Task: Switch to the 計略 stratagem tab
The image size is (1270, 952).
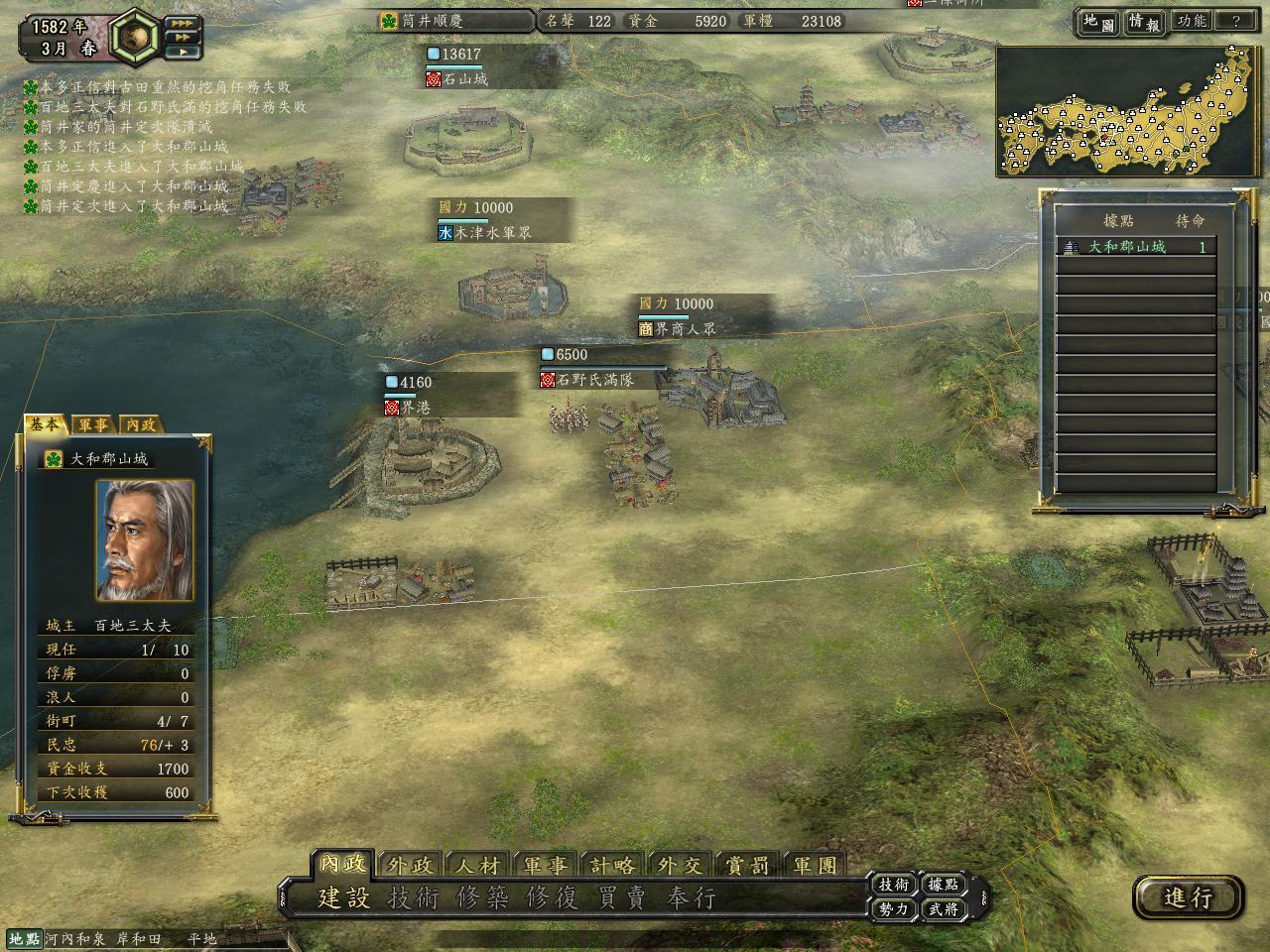Action: pyautogui.click(x=612, y=865)
